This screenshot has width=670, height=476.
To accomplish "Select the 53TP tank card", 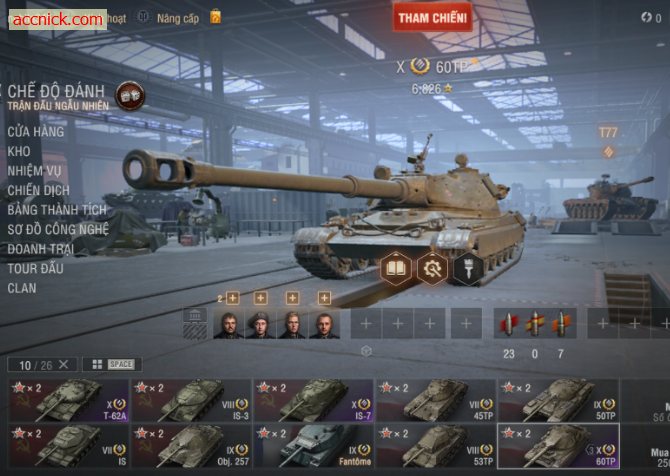I will [x=435, y=446].
